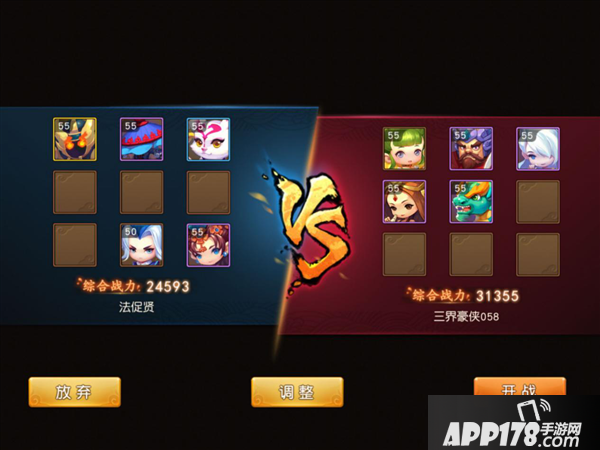Inspect the white-haired enemy hero portrait
Viewport: 600px width, 450px height.
tap(537, 148)
